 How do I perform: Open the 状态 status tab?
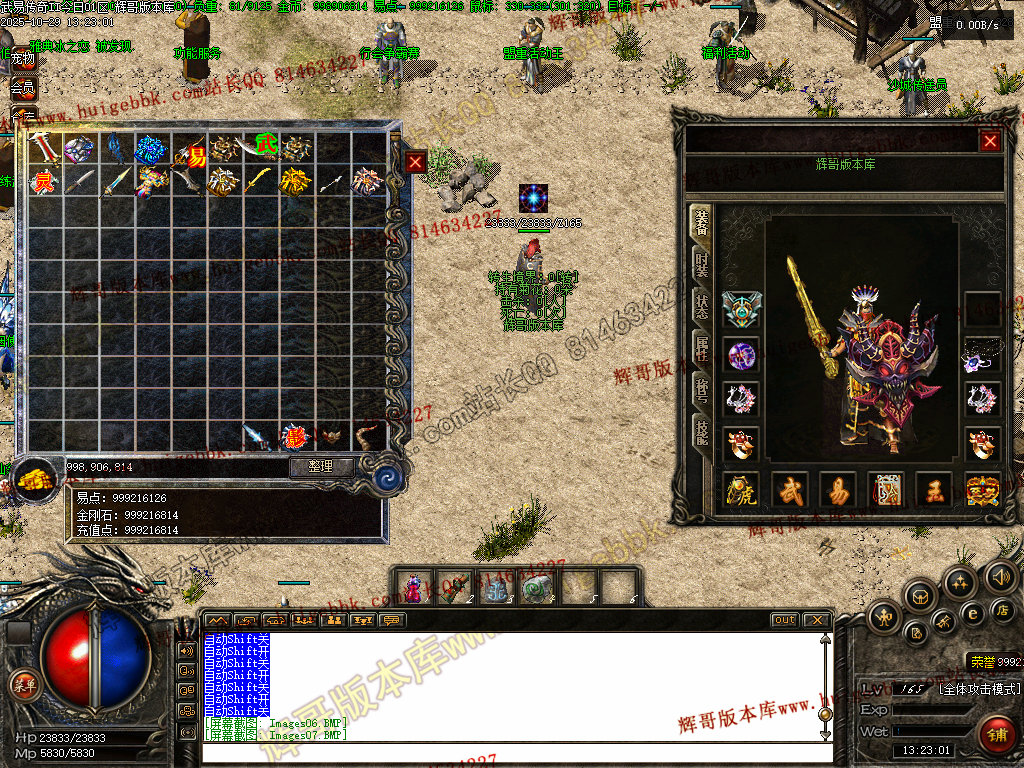click(x=702, y=307)
